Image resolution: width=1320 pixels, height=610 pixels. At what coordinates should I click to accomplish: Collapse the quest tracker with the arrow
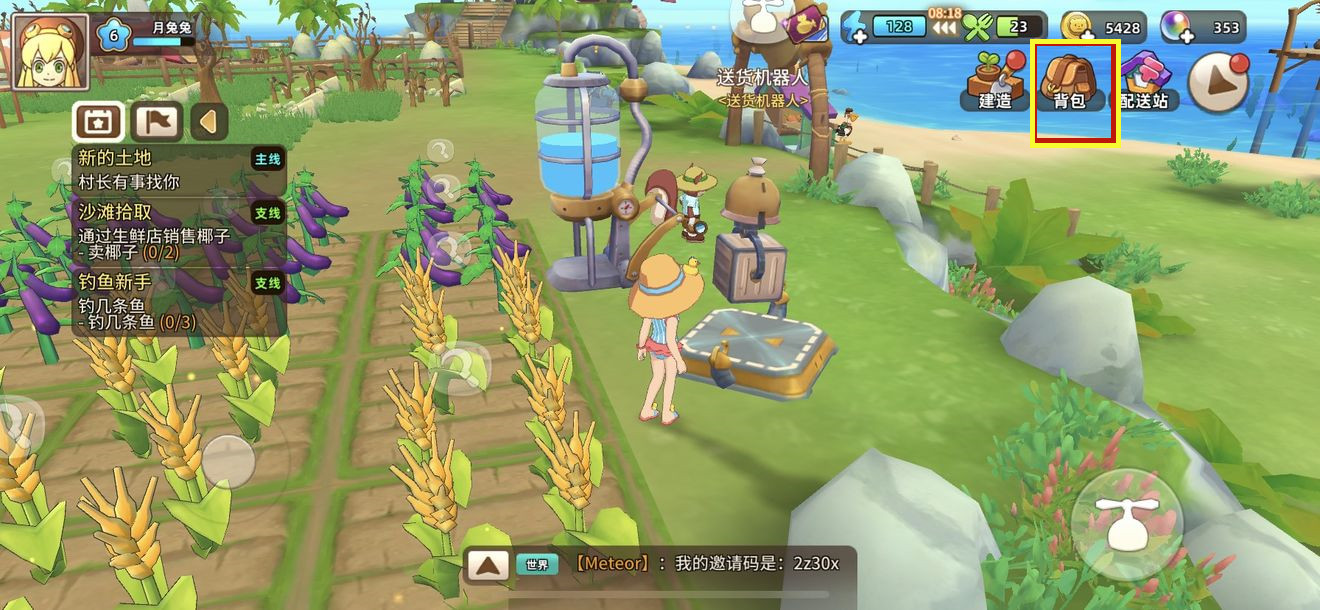[209, 122]
